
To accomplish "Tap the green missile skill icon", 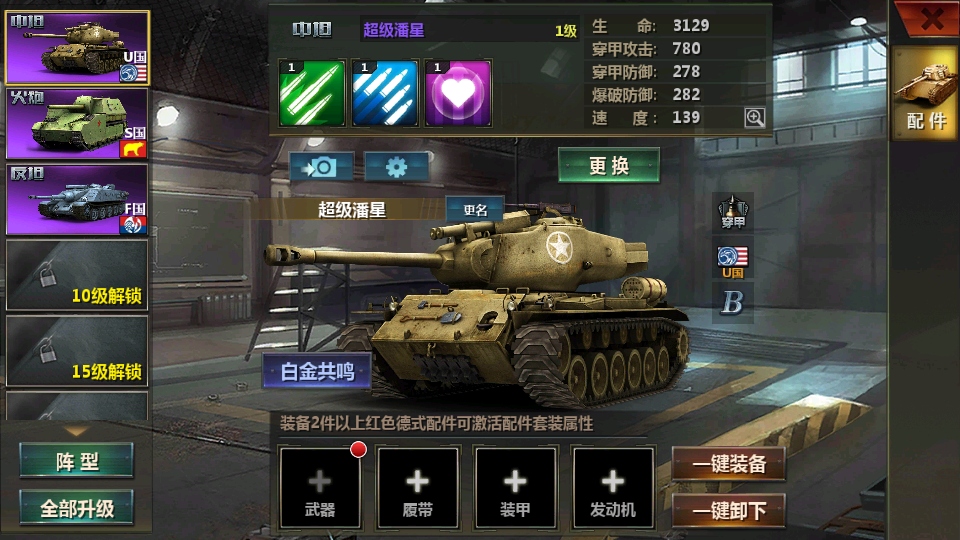I will pyautogui.click(x=312, y=93).
